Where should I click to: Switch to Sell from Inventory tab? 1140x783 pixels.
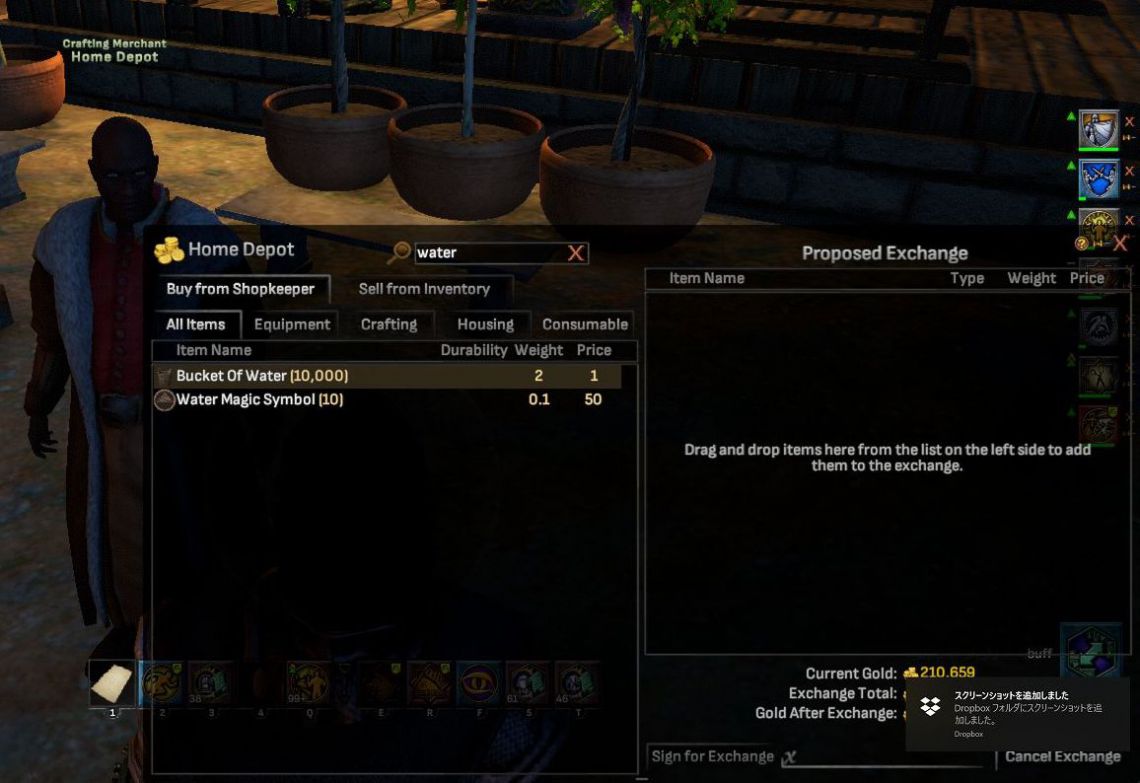(x=424, y=289)
